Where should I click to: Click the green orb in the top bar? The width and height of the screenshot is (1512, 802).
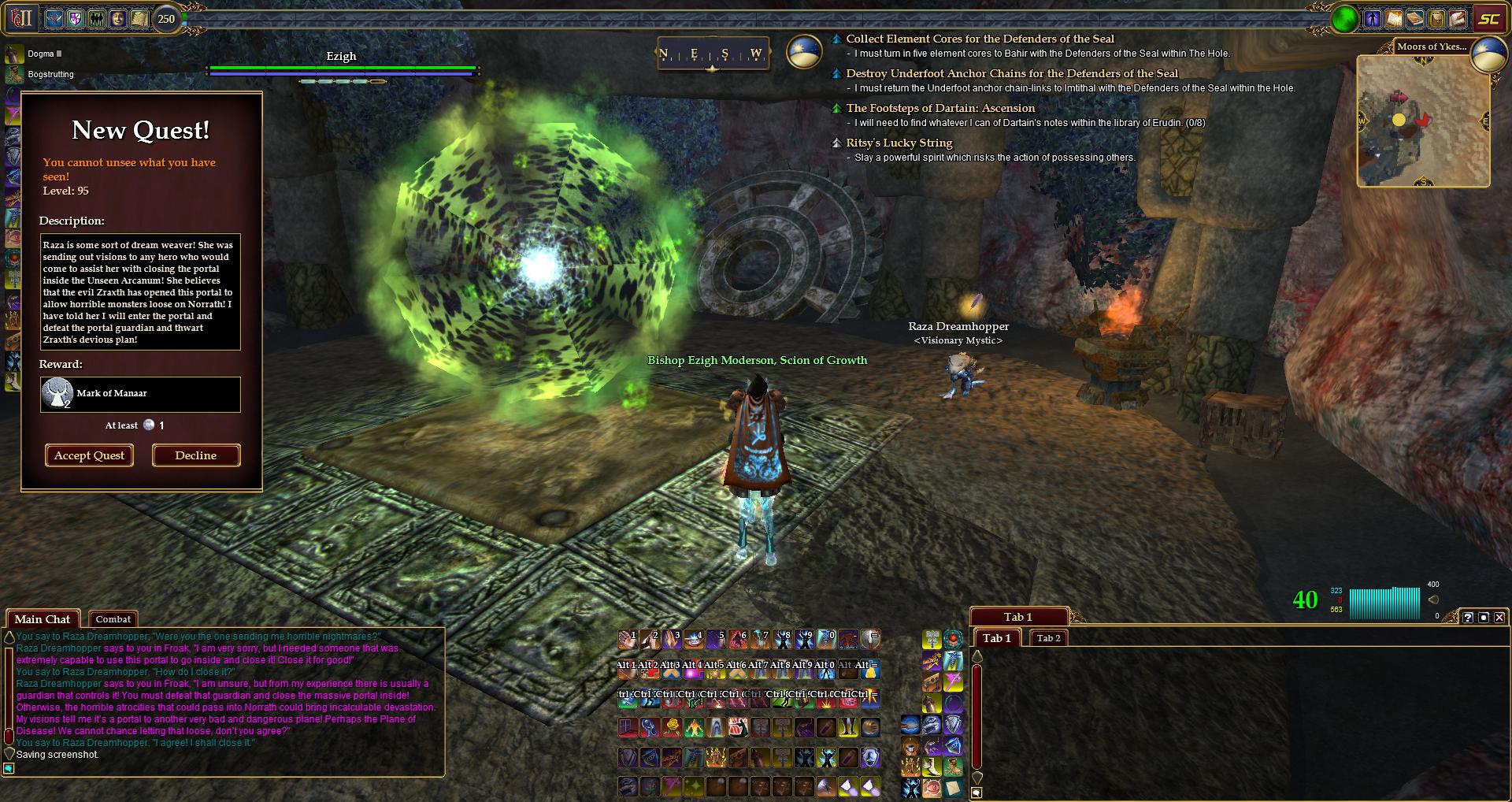click(x=1345, y=19)
